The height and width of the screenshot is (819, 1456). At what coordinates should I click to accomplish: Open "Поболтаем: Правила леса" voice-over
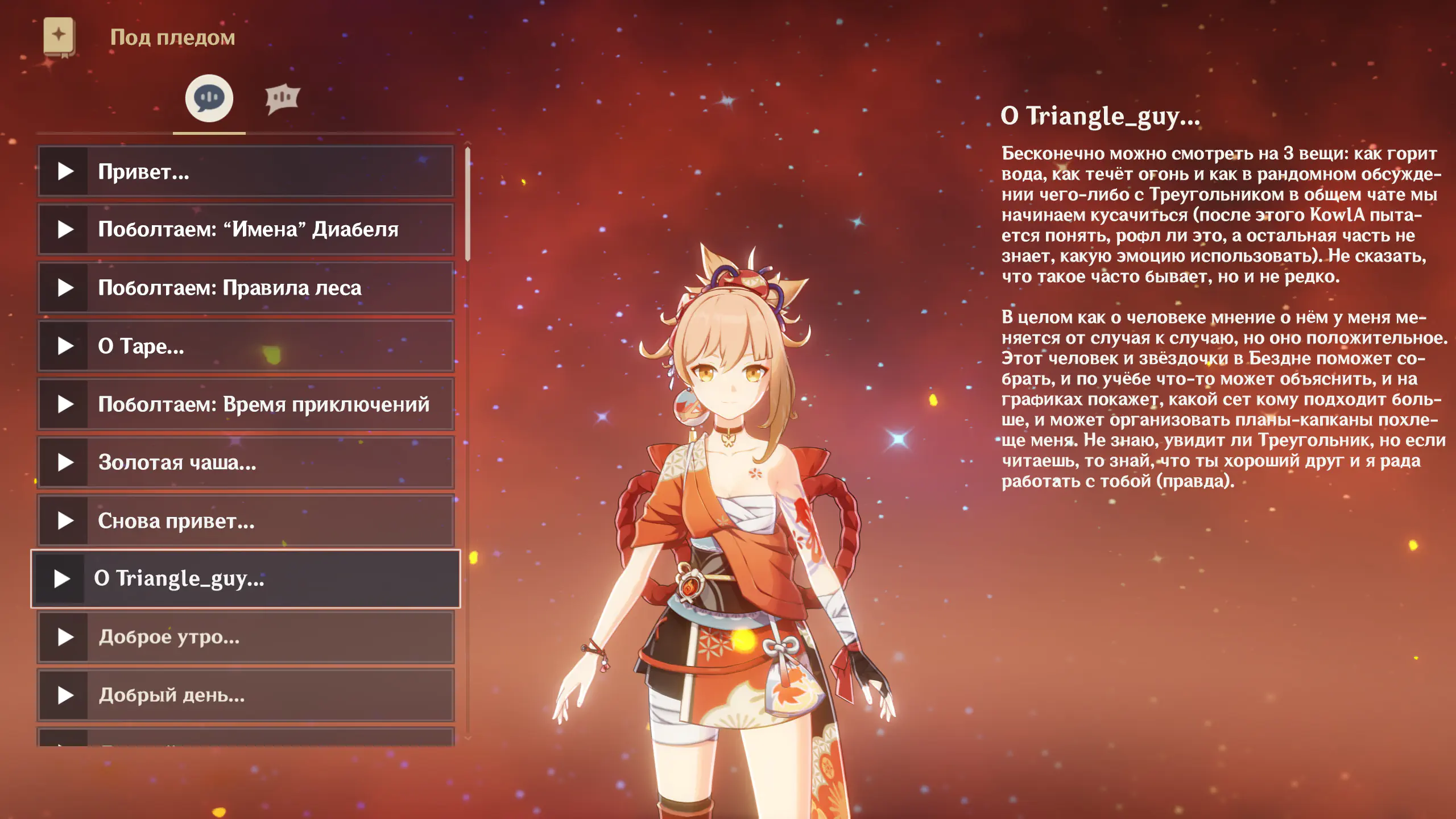pos(246,288)
